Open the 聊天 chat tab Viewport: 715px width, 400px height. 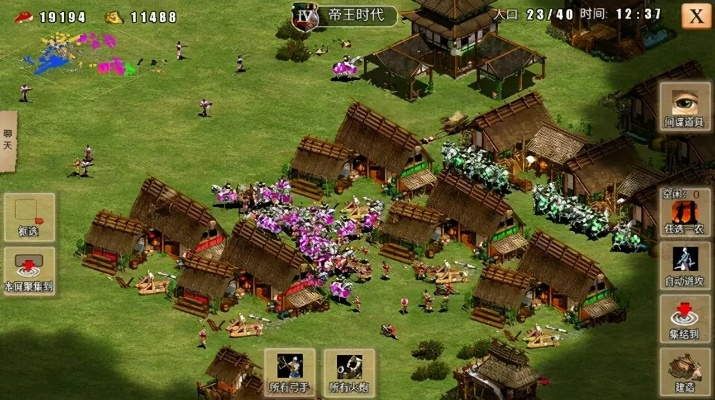(9, 143)
